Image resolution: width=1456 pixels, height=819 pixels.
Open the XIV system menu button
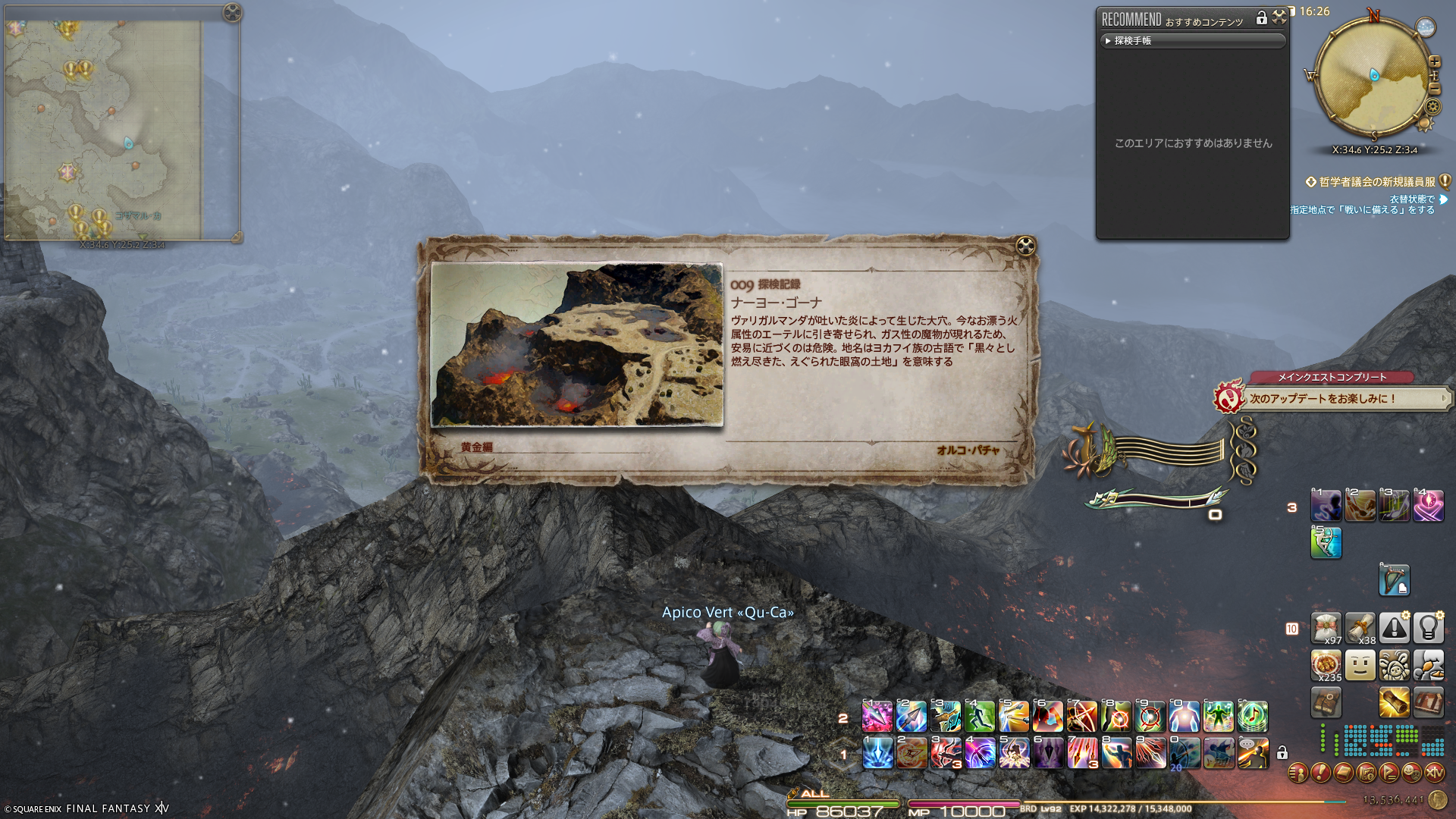1435,773
